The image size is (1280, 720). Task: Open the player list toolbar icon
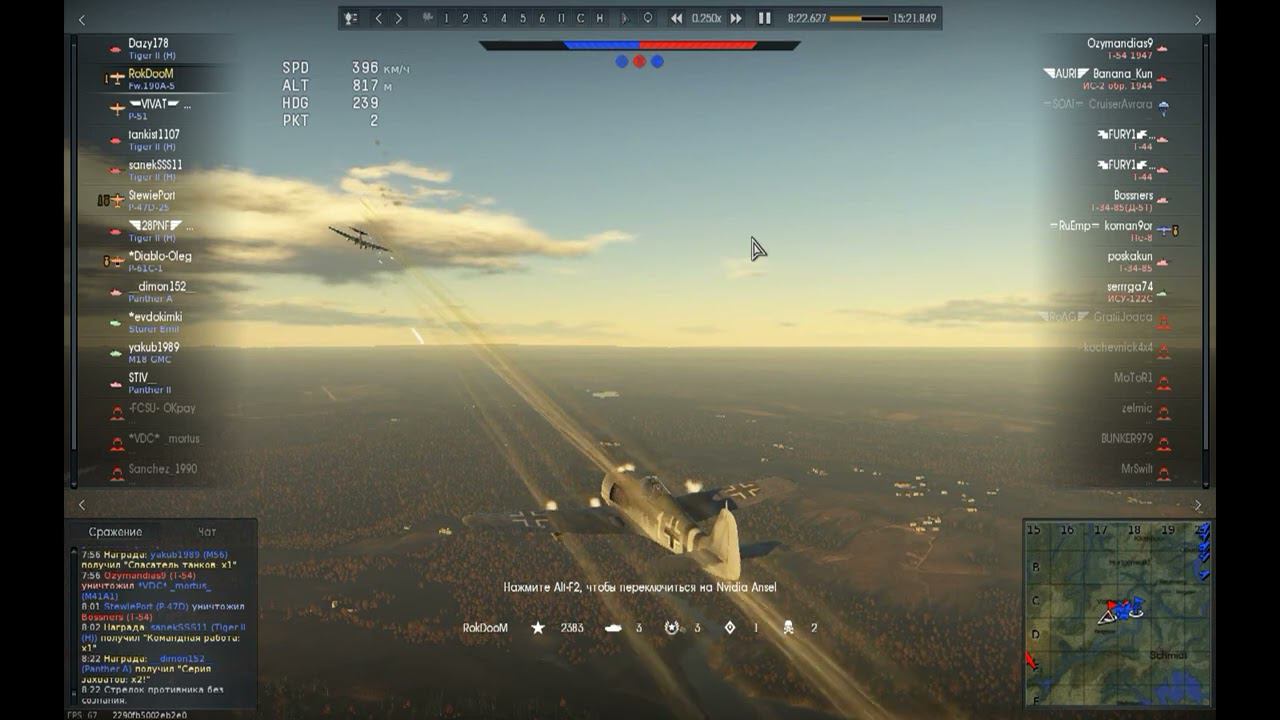(x=351, y=18)
